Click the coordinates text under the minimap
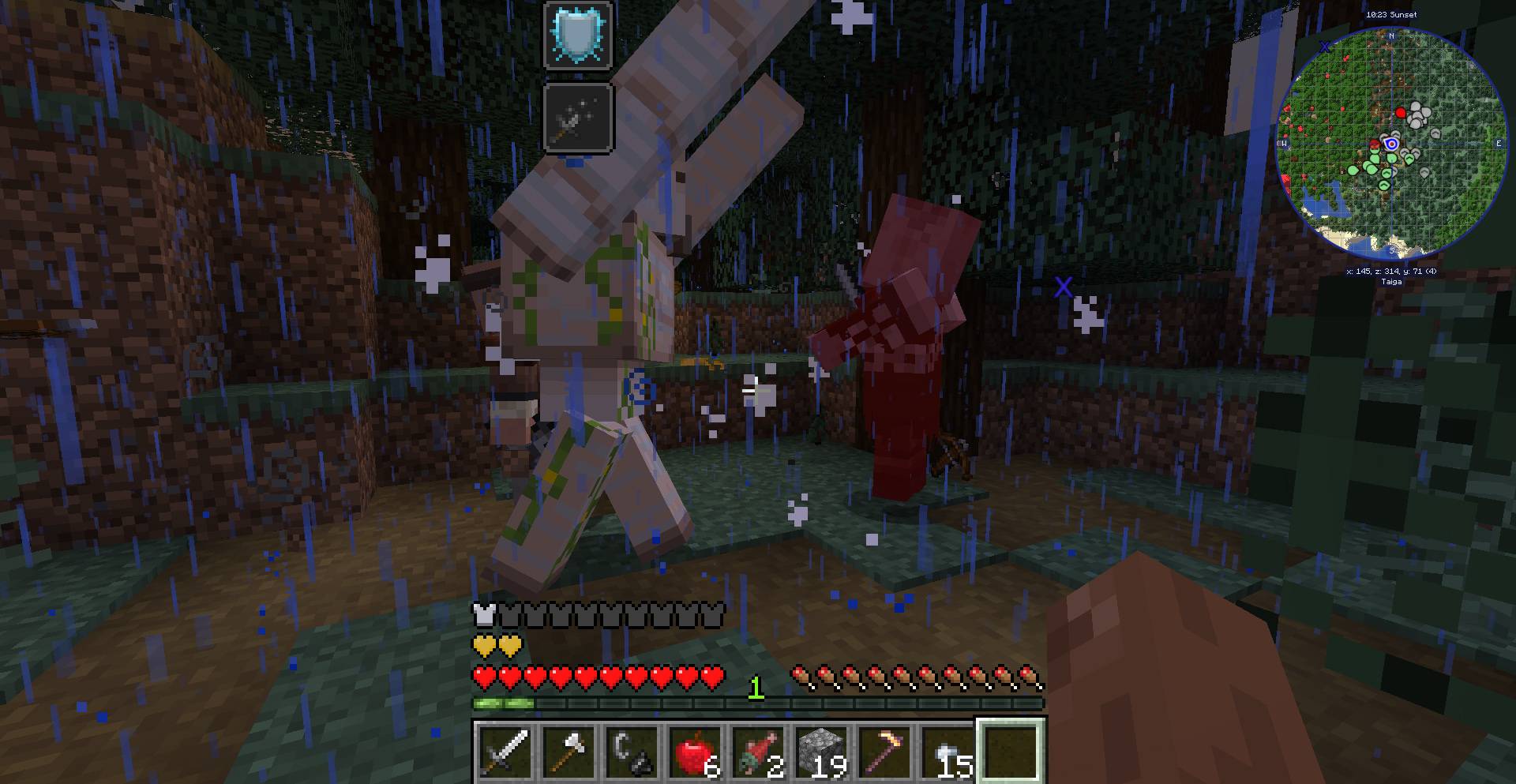This screenshot has height=784, width=1516. coord(1392,272)
